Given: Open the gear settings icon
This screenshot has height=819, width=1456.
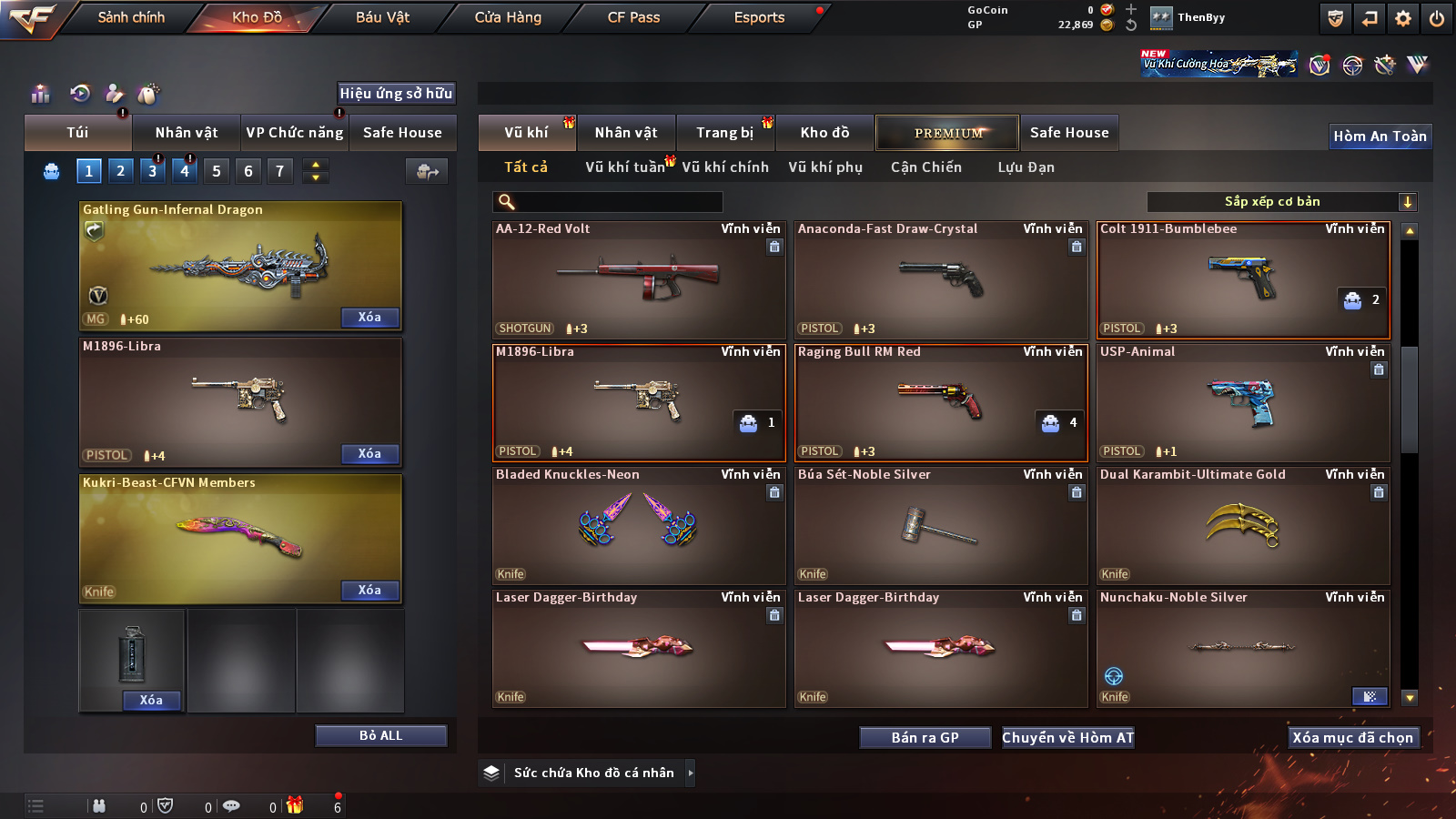Looking at the screenshot, I should 1403,18.
